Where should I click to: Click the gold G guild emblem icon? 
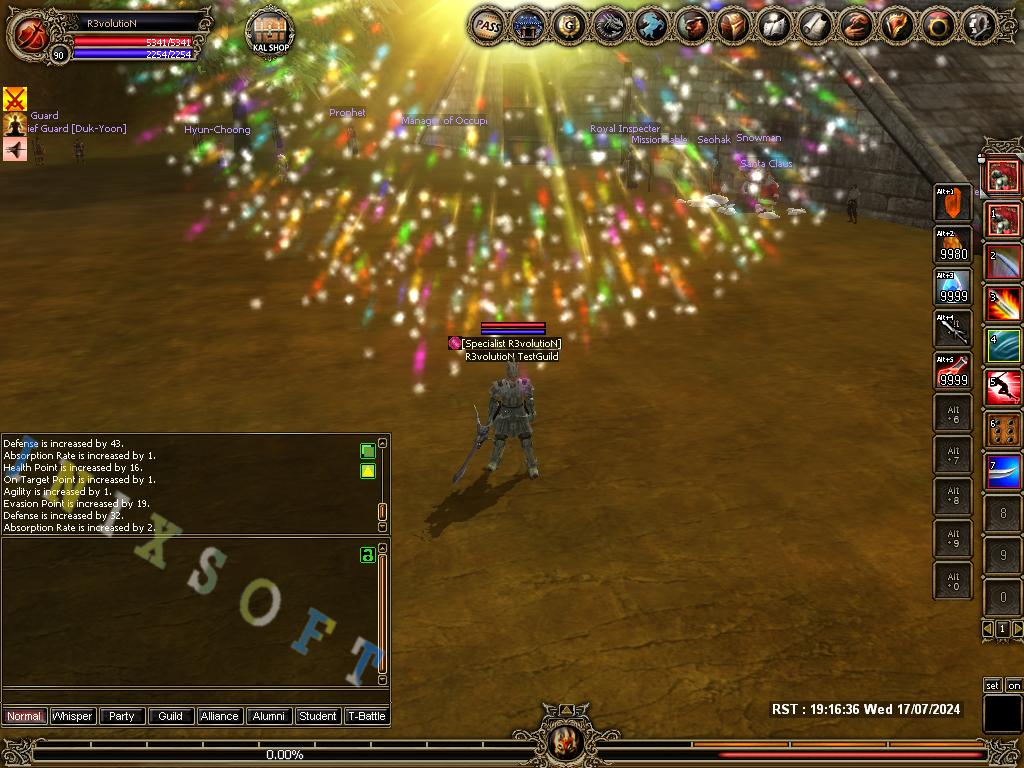pos(569,26)
